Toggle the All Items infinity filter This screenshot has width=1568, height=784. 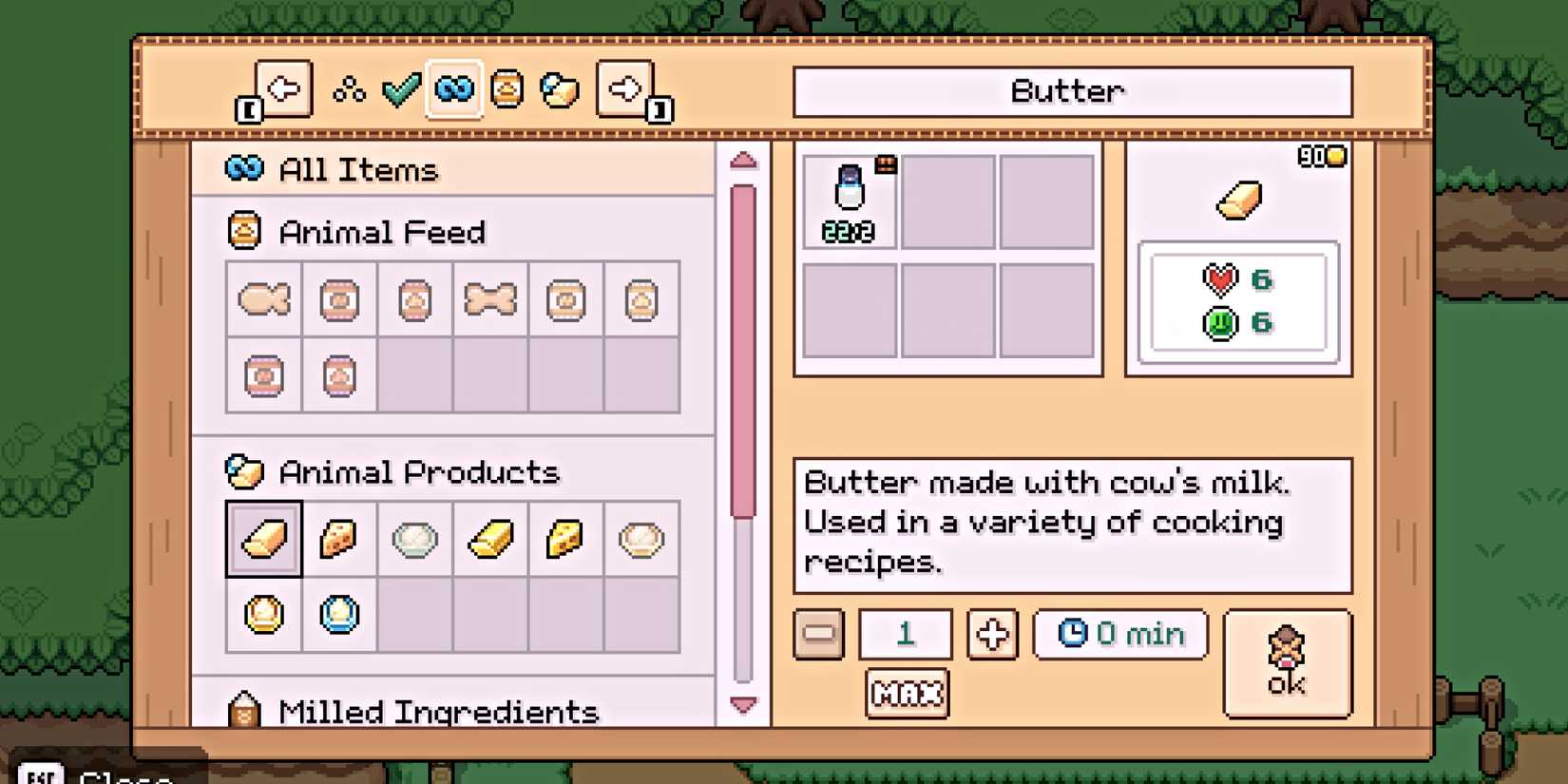pos(453,87)
